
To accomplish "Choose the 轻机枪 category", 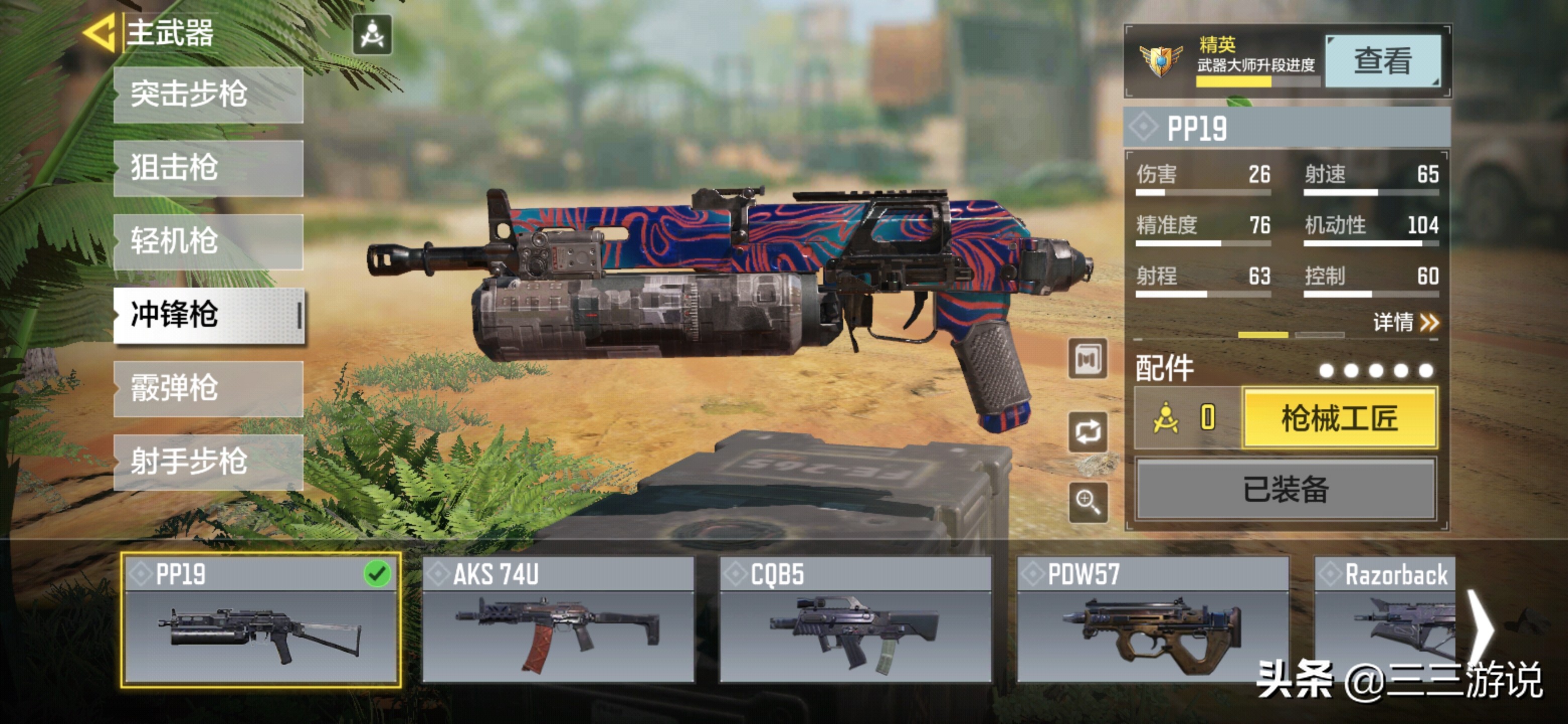I will [x=208, y=242].
